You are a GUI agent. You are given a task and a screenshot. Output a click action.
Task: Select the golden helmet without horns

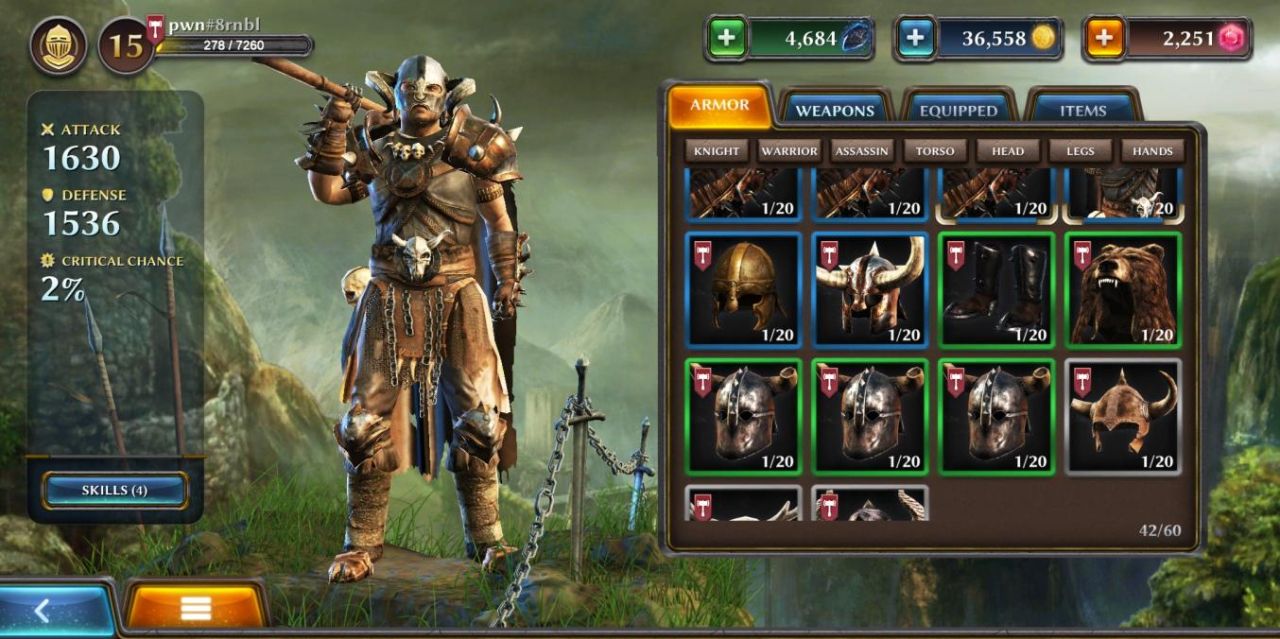click(x=744, y=290)
